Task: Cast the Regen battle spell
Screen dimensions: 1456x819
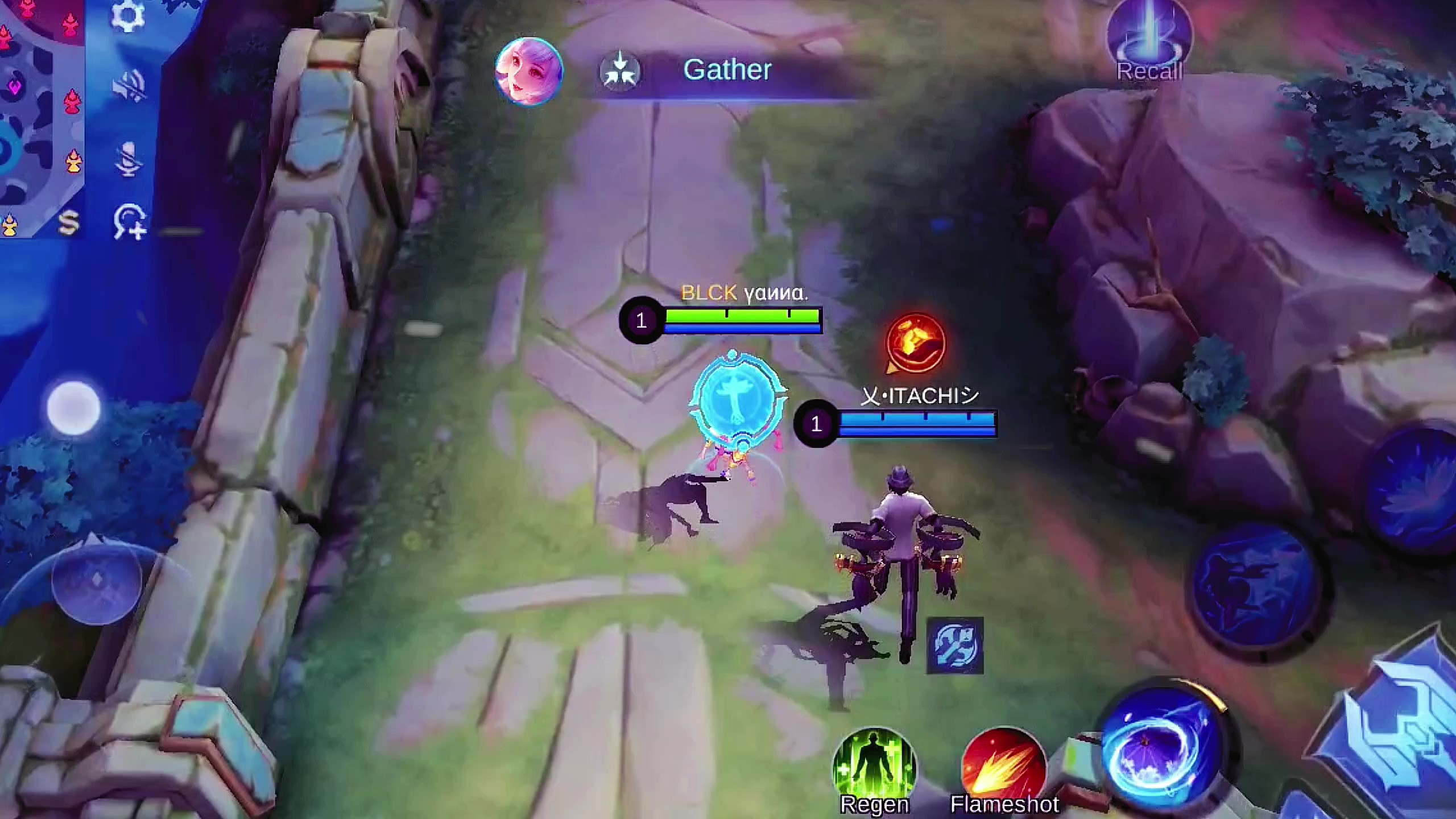Action: coord(874,768)
